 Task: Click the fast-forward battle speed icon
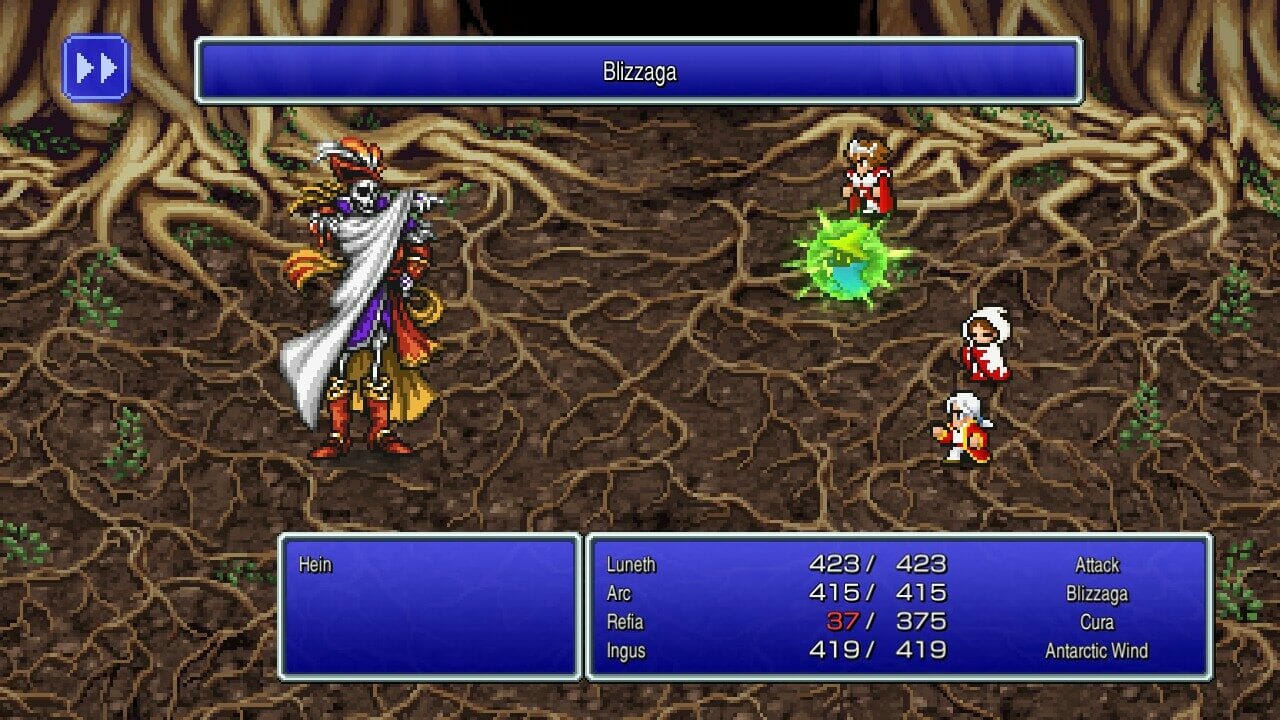click(x=96, y=68)
